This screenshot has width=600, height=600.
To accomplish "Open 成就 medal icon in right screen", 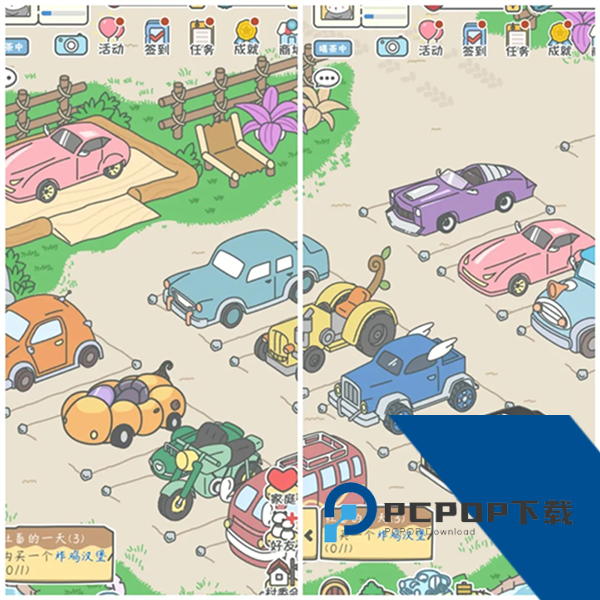I will point(560,37).
